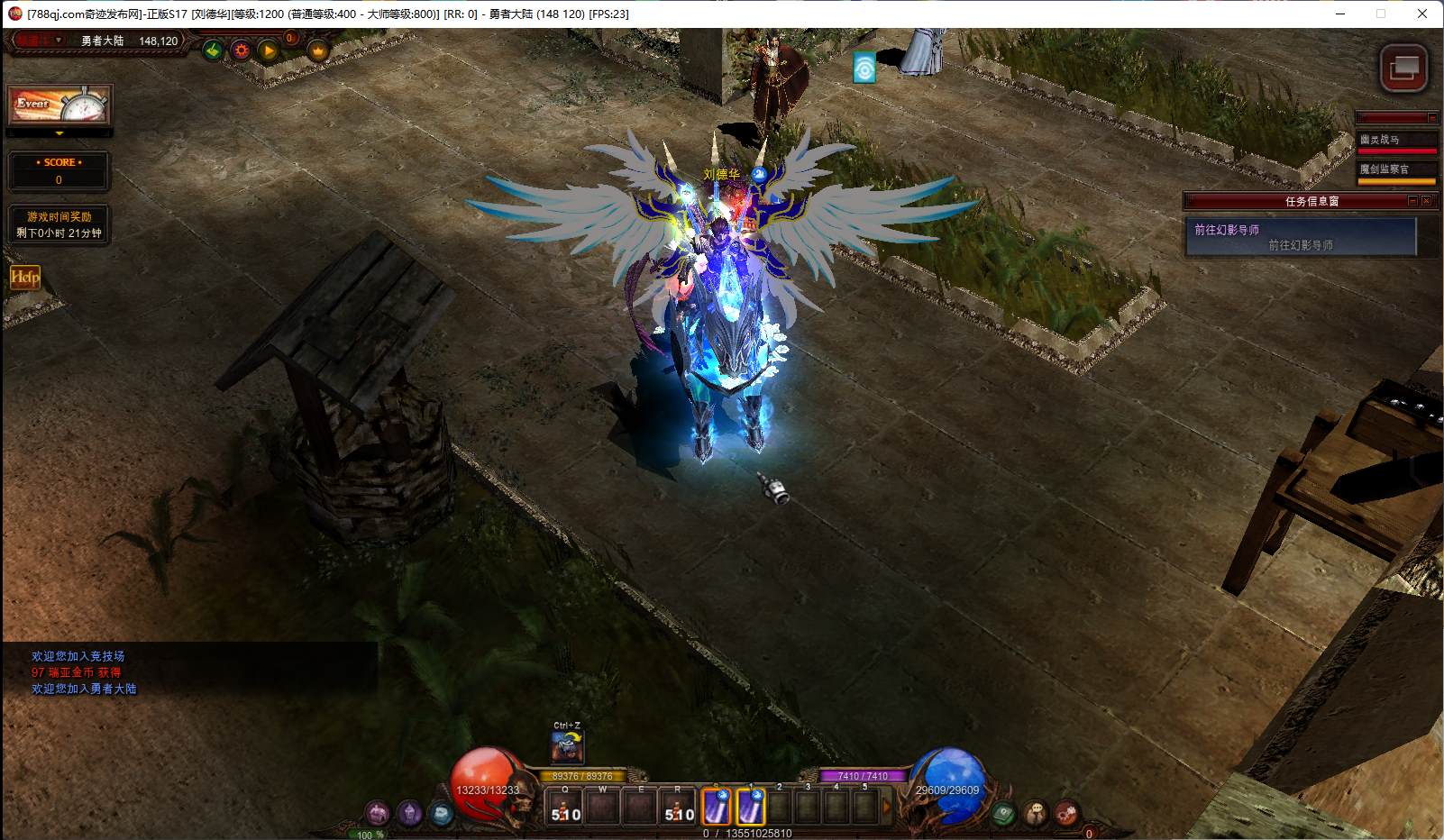Use the Q slot potion
This screenshot has height=840, width=1444.
[x=566, y=808]
